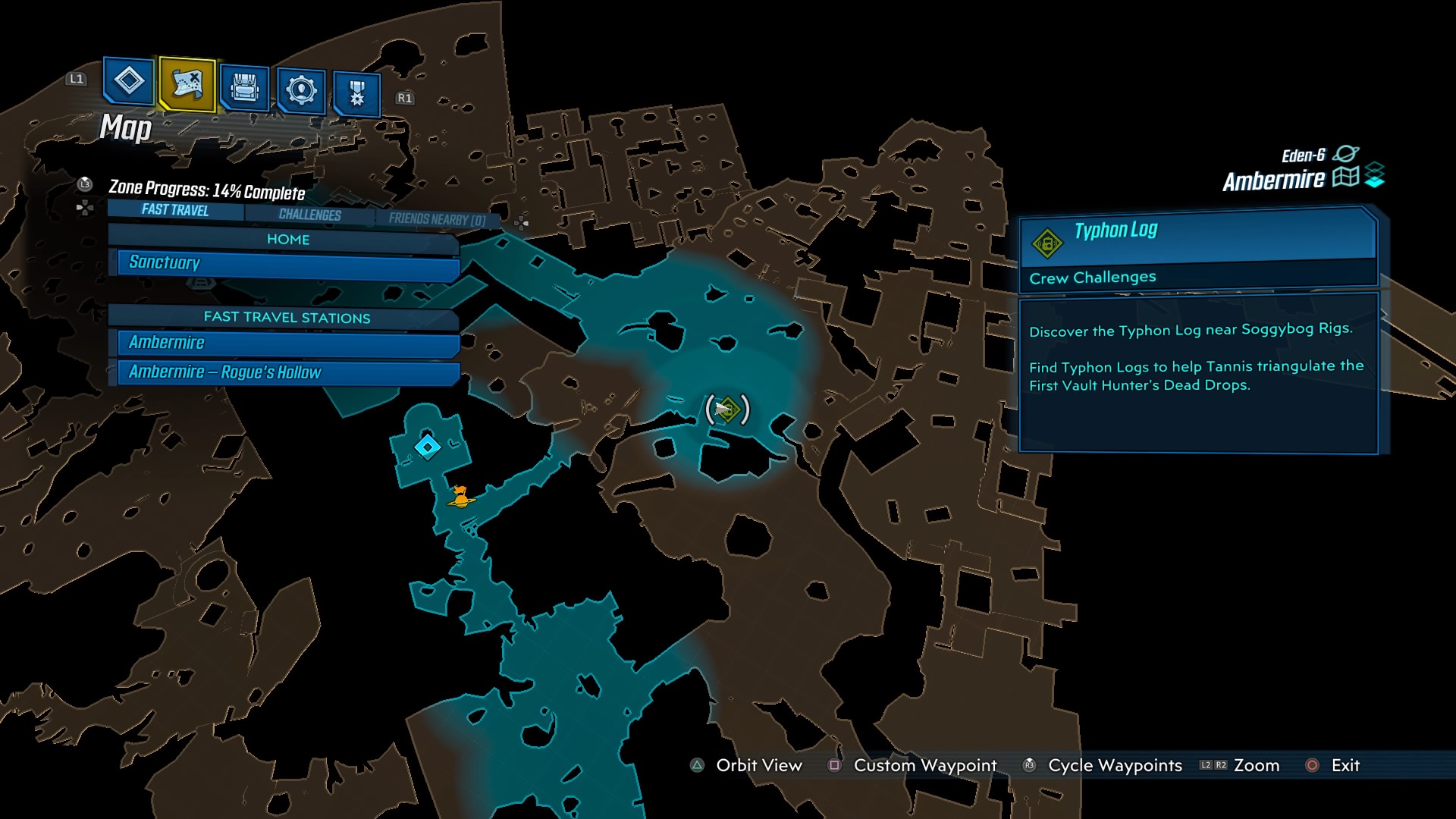The width and height of the screenshot is (1456, 819).
Task: Show the Fast Travel list tab
Action: (x=175, y=210)
